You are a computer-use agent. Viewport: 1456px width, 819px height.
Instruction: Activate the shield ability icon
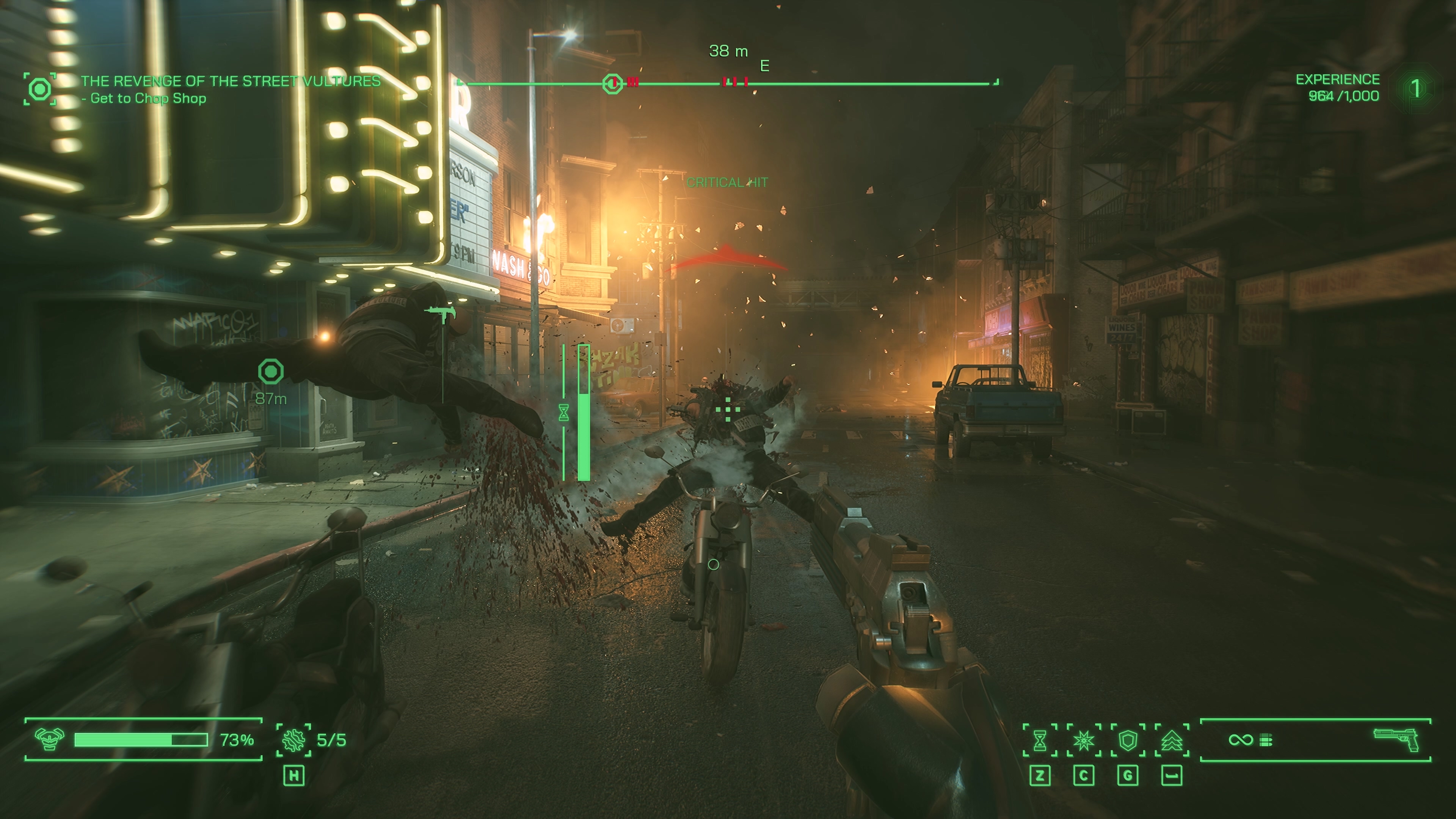click(1128, 740)
